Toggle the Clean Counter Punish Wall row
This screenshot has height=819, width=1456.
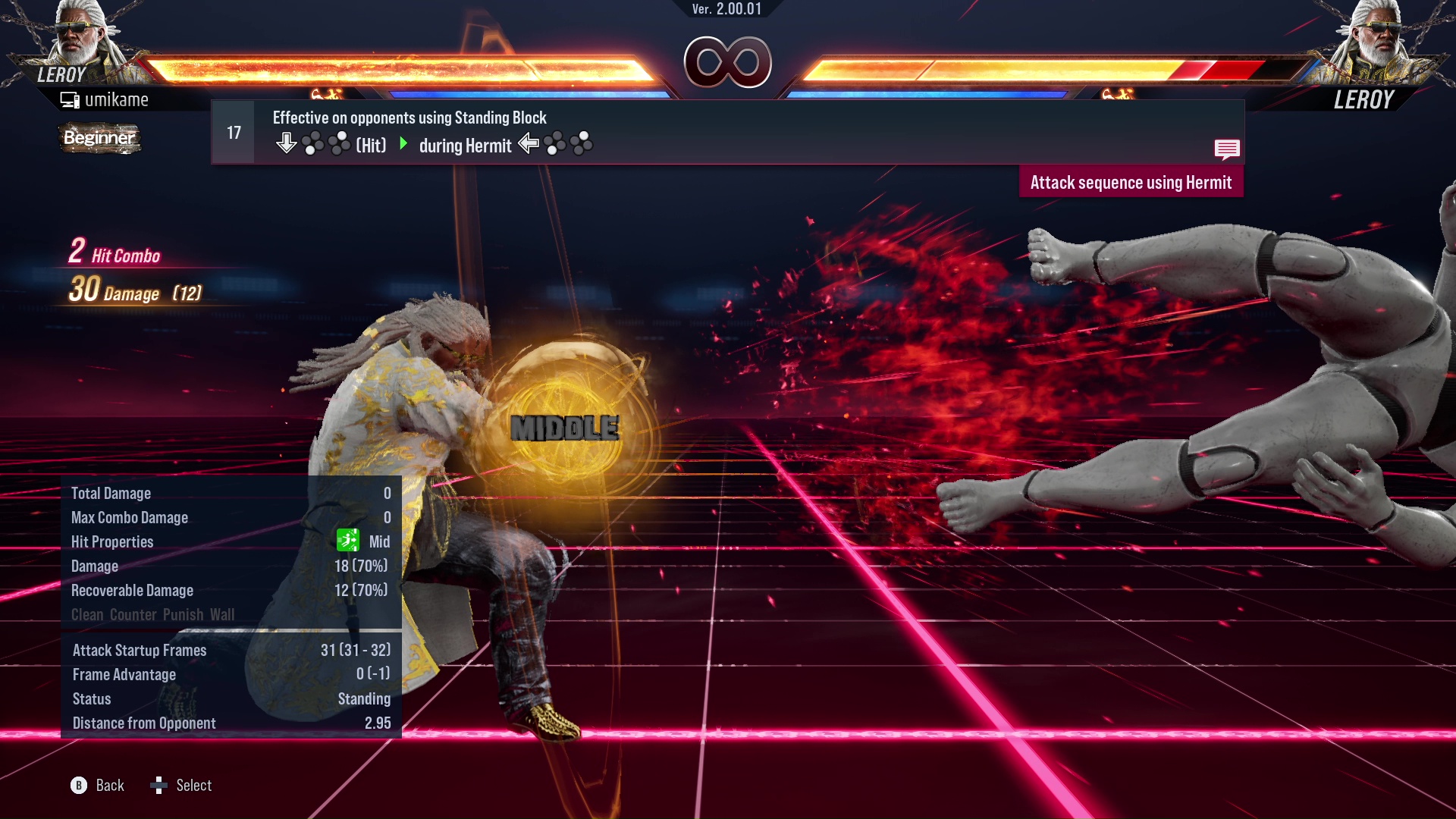pos(152,614)
